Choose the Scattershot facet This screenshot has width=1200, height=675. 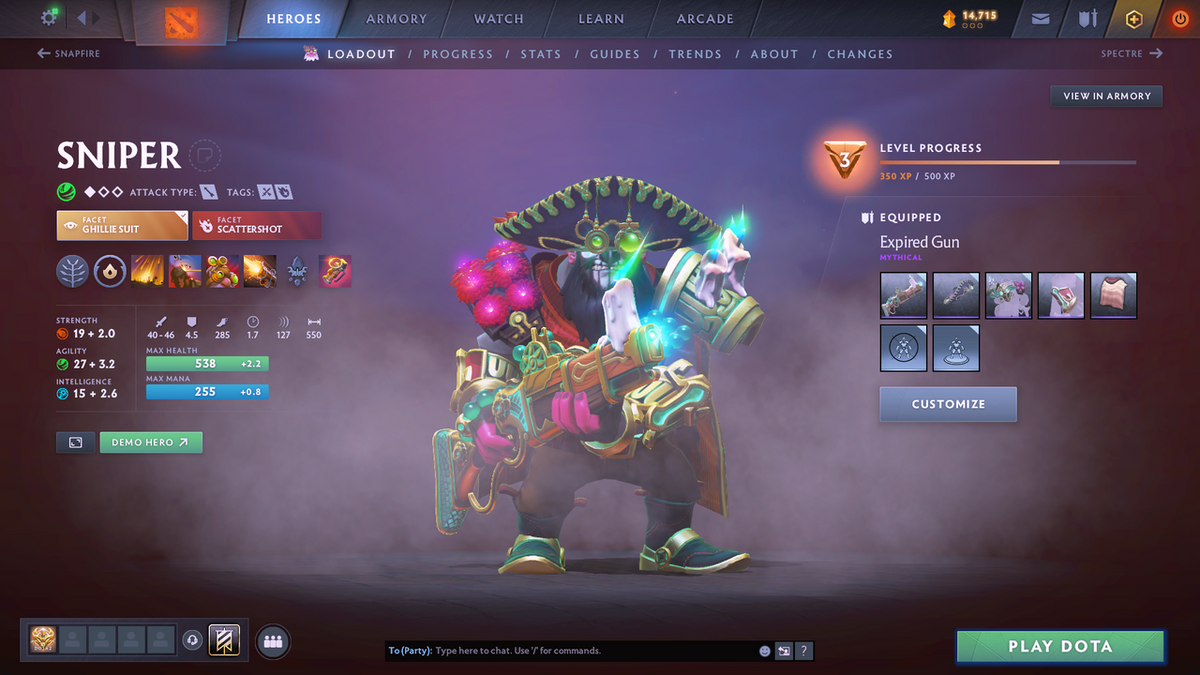(257, 226)
